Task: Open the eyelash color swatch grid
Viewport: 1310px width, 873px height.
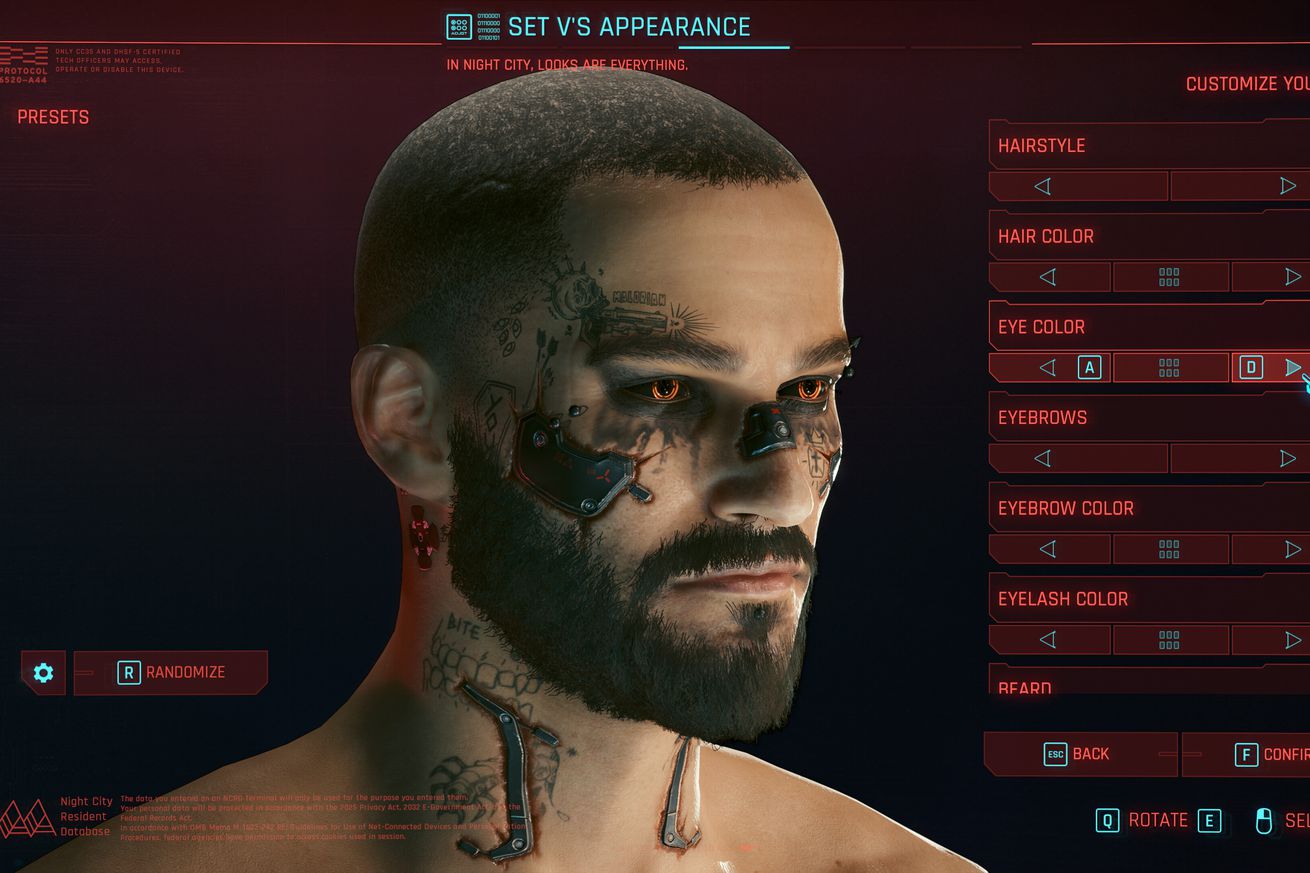Action: [1169, 640]
